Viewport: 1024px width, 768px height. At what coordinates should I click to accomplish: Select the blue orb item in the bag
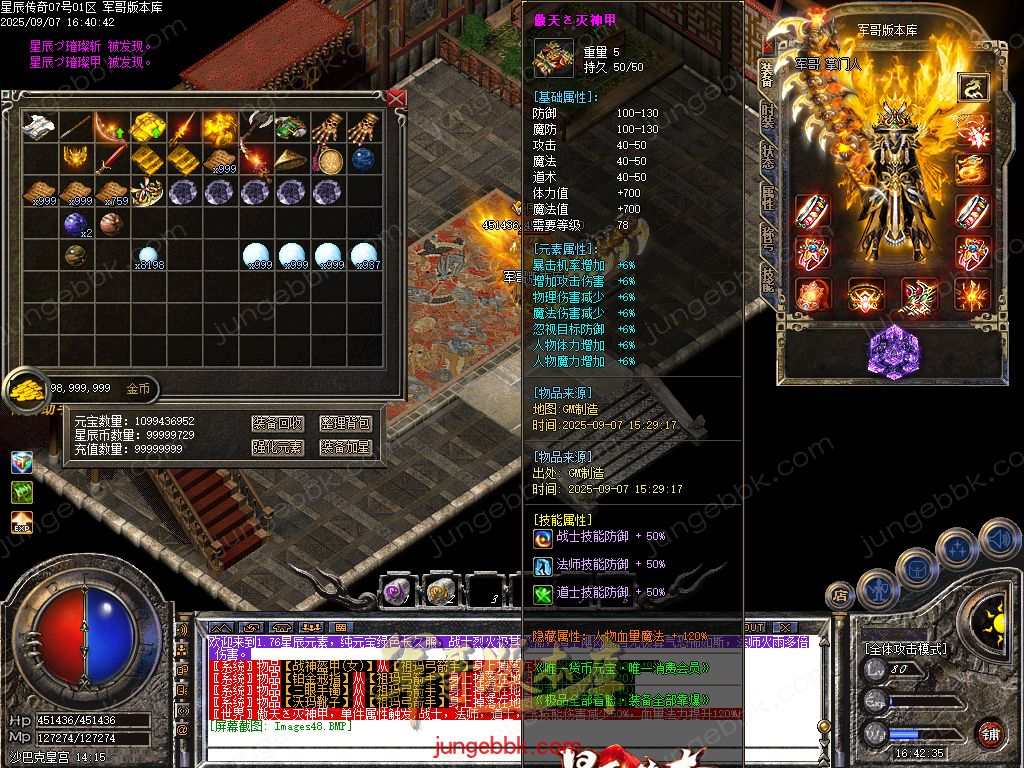tap(363, 159)
